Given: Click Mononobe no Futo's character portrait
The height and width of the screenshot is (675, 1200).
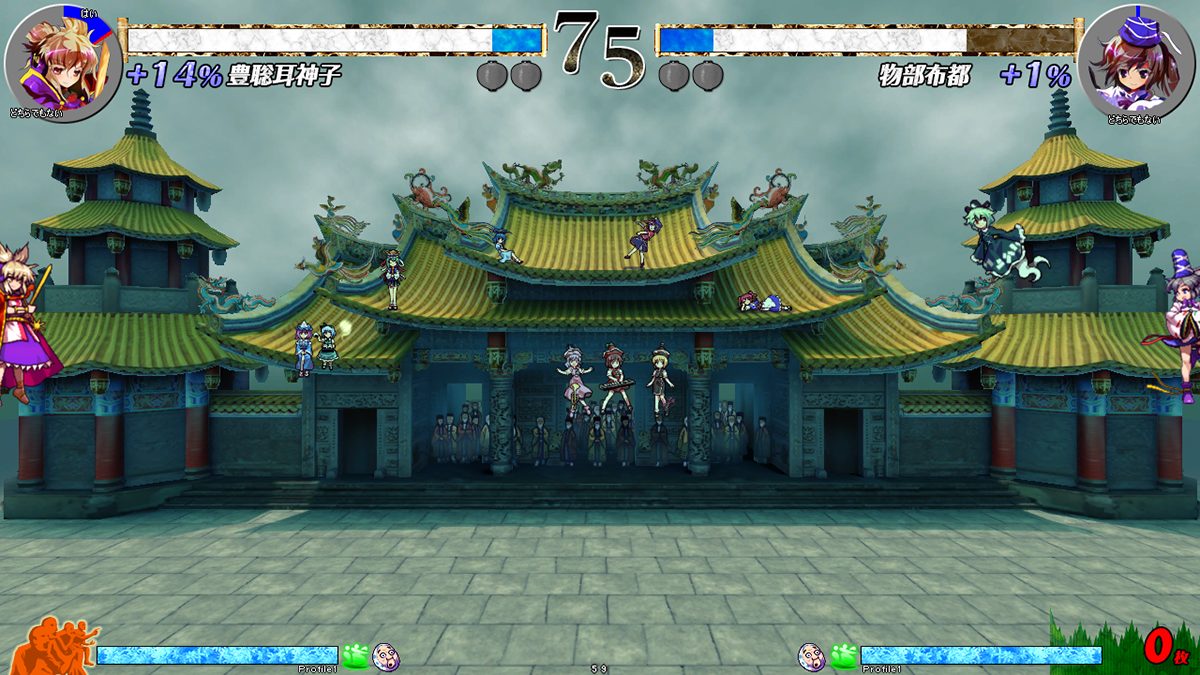Looking at the screenshot, I should point(1137,62).
